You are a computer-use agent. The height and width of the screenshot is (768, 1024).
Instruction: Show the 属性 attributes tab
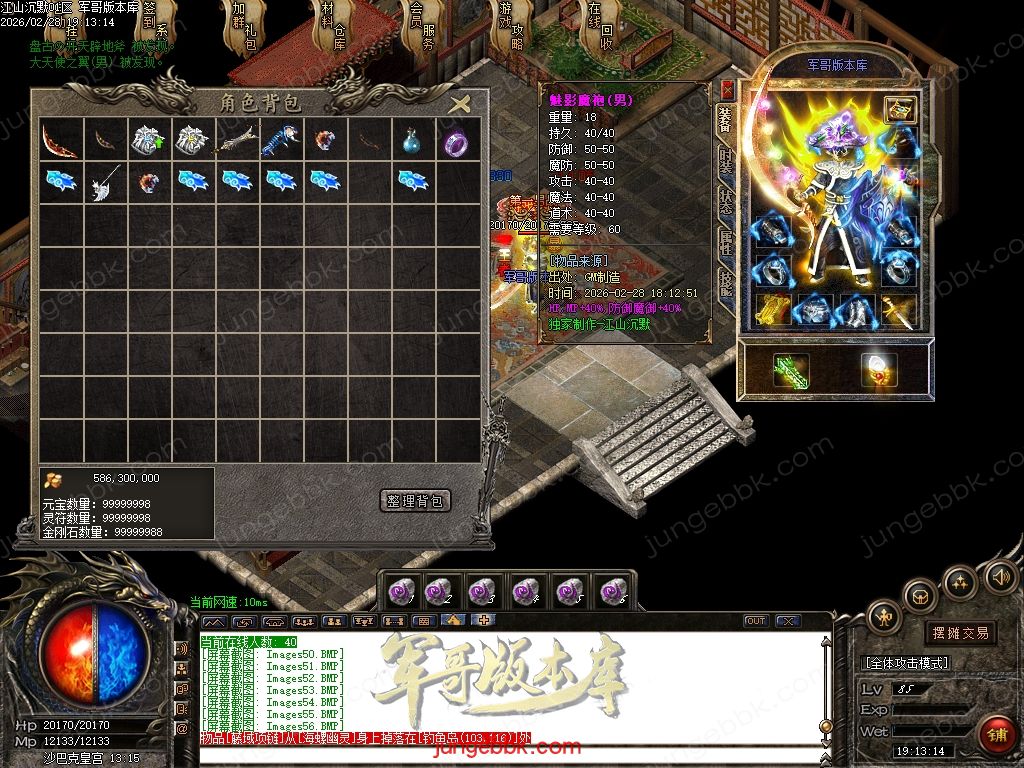[727, 240]
